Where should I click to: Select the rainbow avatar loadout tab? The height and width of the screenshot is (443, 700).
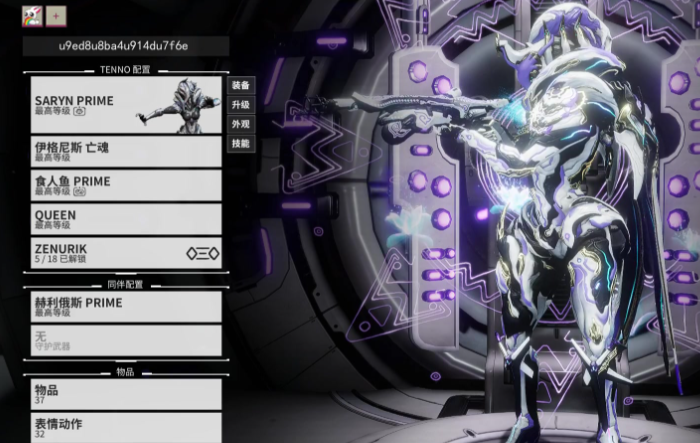[31, 16]
